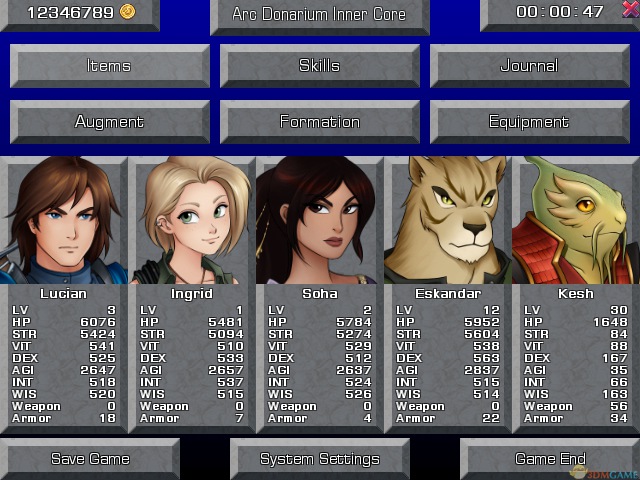This screenshot has width=640, height=480.
Task: Open the Formation menu
Action: coord(319,122)
